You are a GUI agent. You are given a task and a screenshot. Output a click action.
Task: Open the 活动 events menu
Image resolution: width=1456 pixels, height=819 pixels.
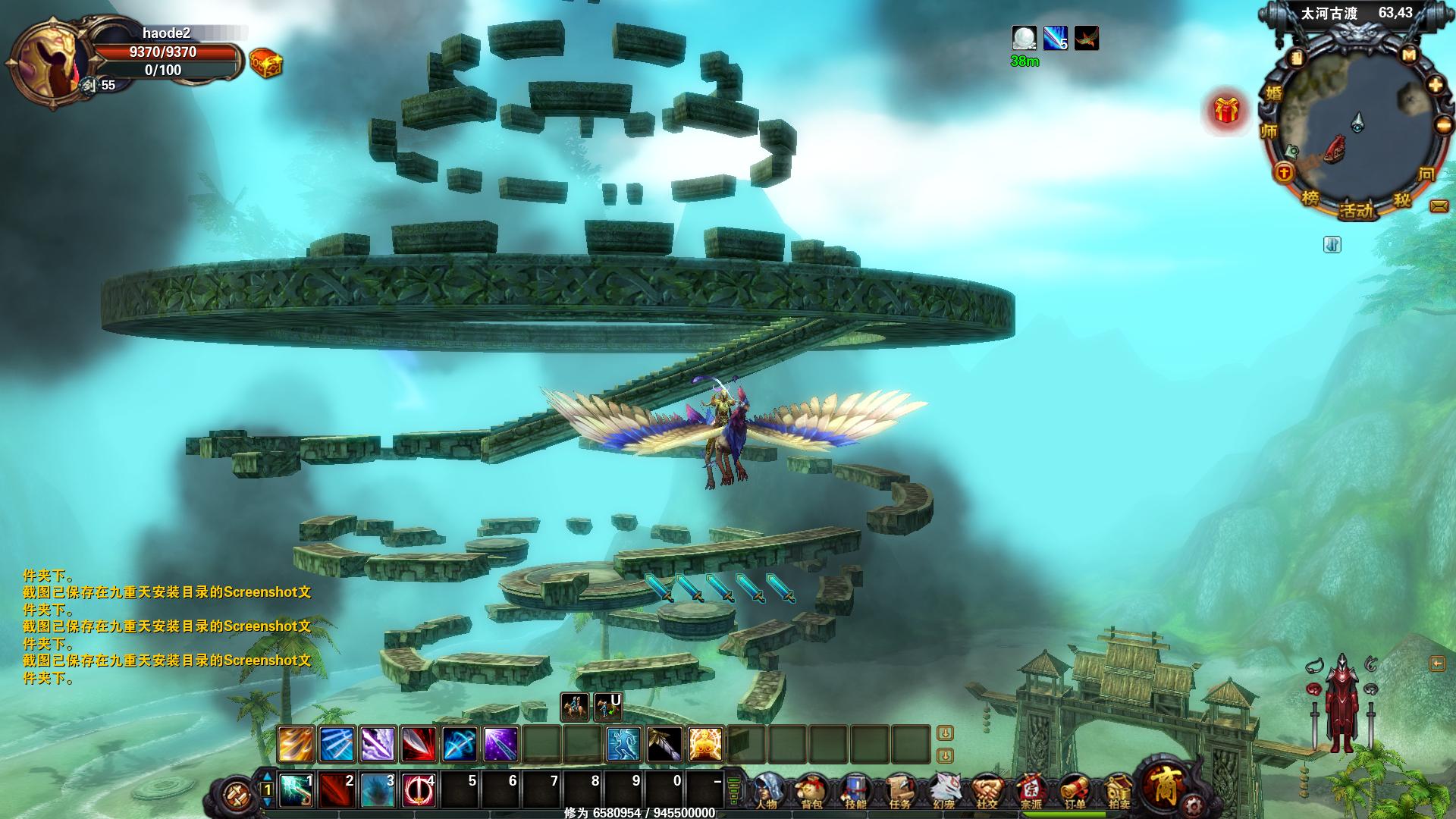click(1356, 211)
